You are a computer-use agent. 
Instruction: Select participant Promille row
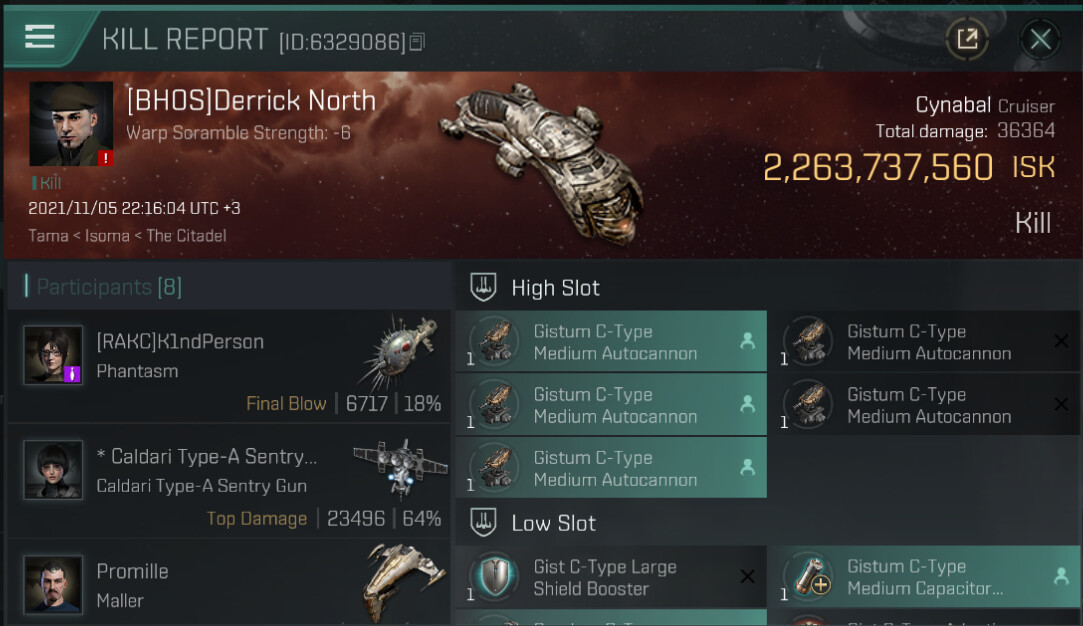click(x=229, y=584)
